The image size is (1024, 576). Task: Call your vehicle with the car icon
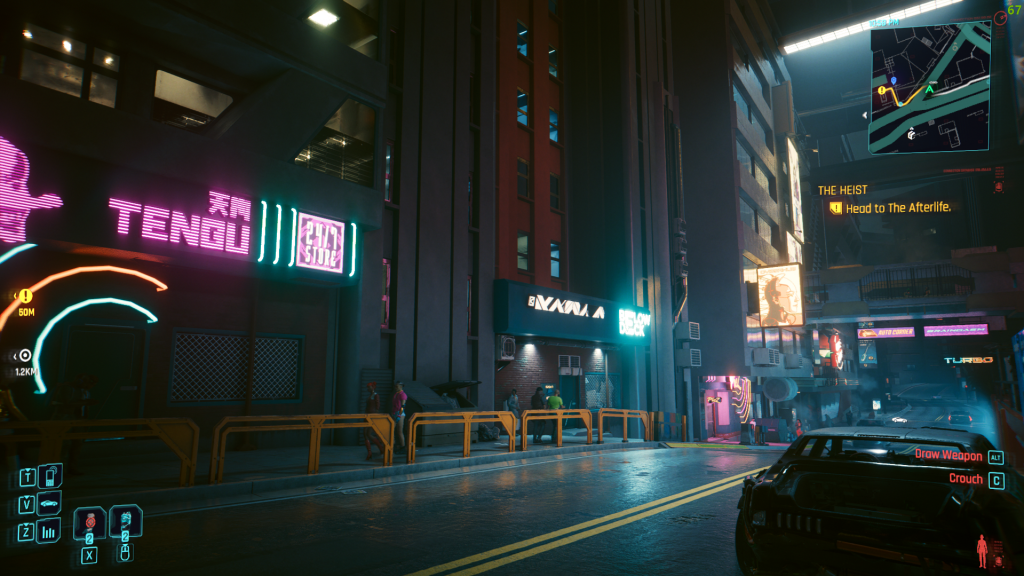pyautogui.click(x=49, y=503)
